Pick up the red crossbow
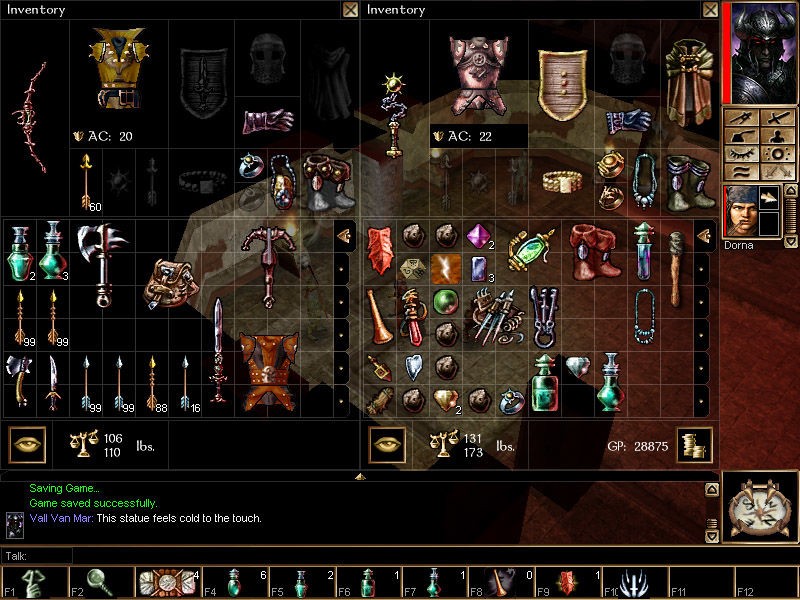The image size is (800, 600). tap(267, 262)
